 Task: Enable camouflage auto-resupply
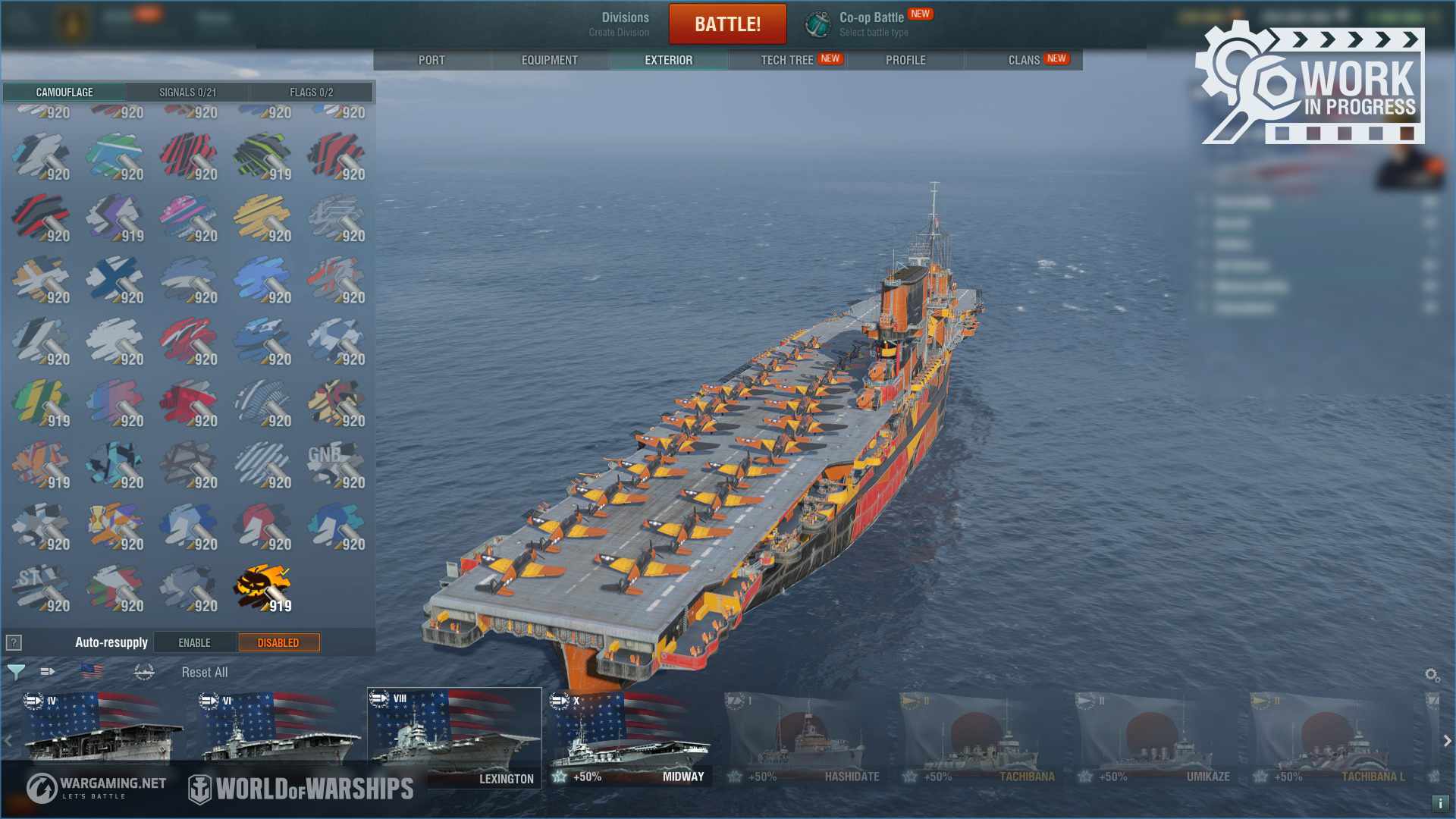click(x=195, y=643)
